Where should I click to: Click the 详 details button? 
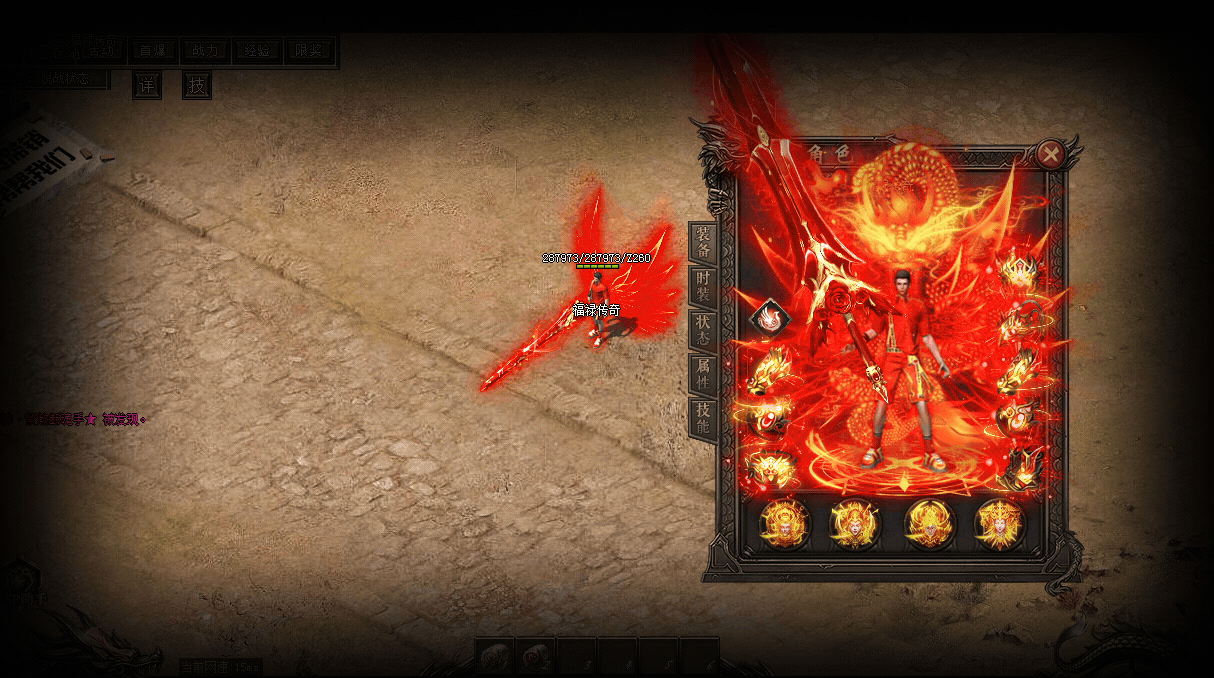[147, 86]
